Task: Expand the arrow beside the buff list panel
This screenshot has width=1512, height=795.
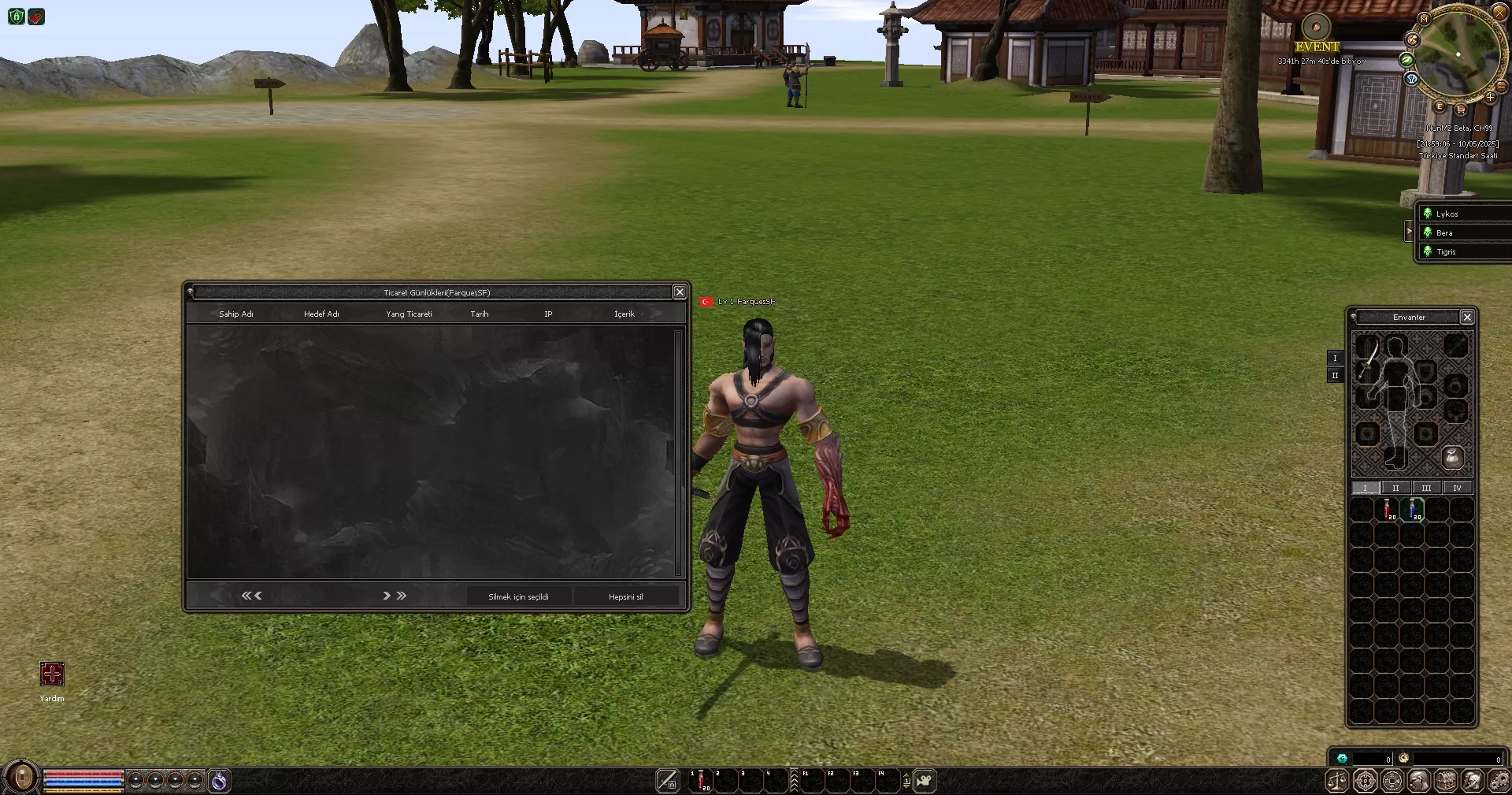Action: [x=1410, y=231]
